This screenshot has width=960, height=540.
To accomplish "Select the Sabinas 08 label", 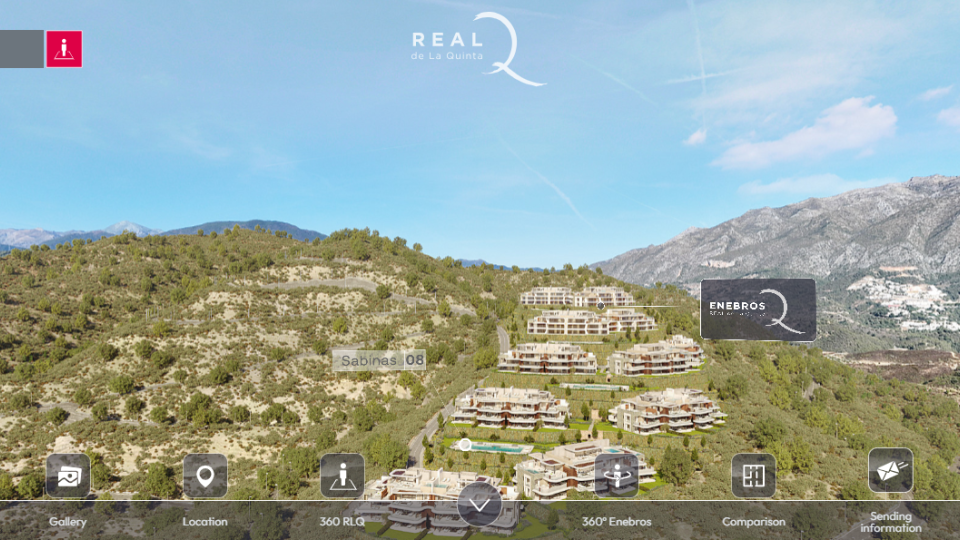I will click(379, 360).
